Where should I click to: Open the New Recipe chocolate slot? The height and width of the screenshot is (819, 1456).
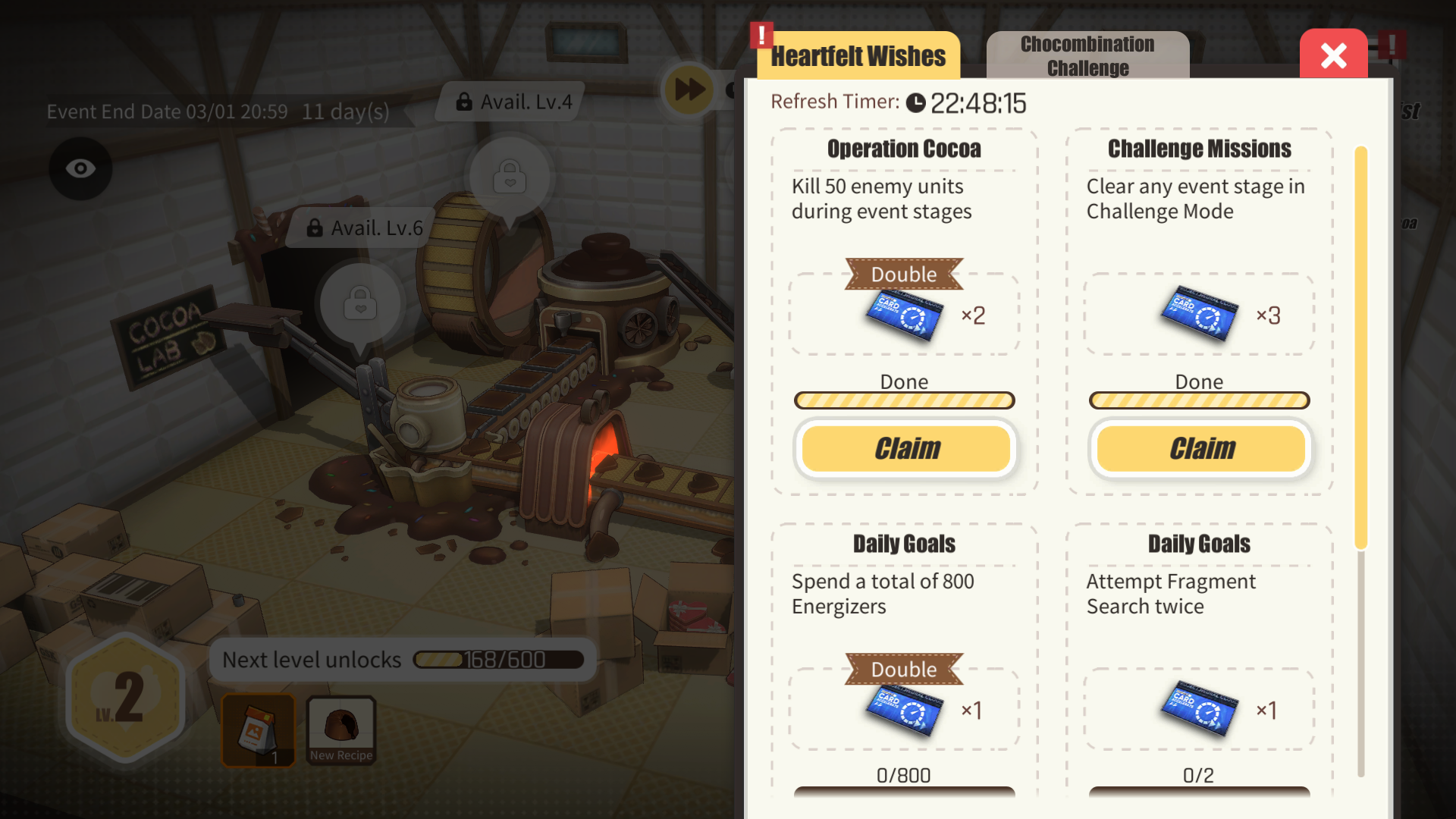tap(341, 730)
